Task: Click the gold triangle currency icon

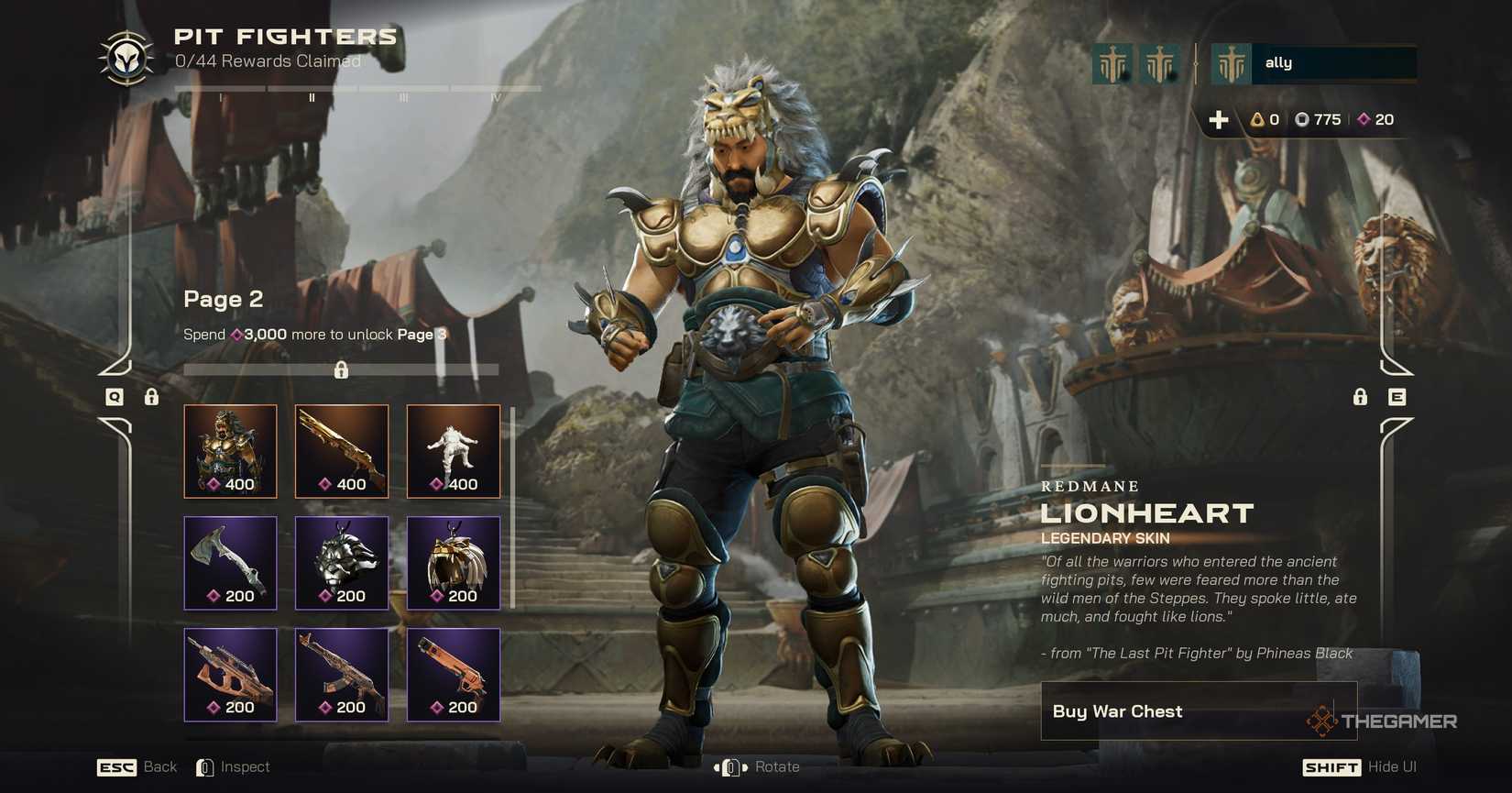Action: (x=1256, y=119)
